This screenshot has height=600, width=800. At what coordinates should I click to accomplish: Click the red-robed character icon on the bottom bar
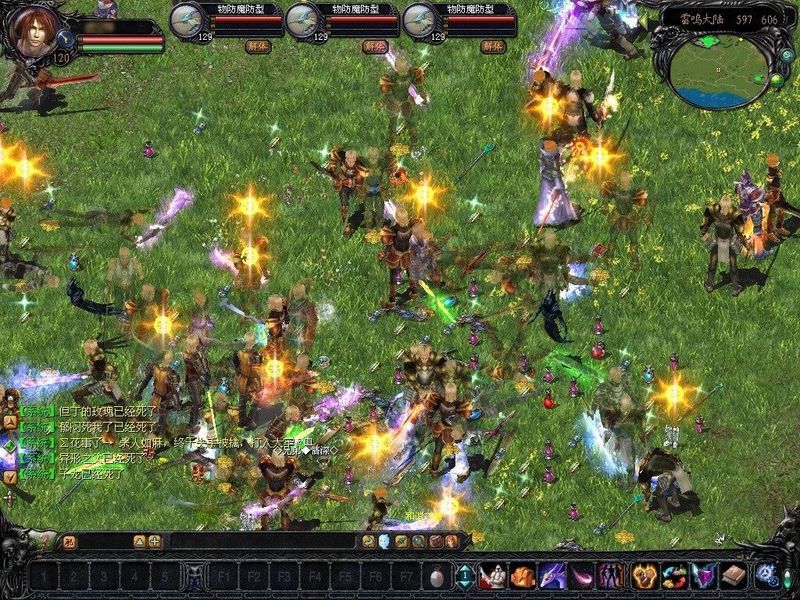pos(492,576)
